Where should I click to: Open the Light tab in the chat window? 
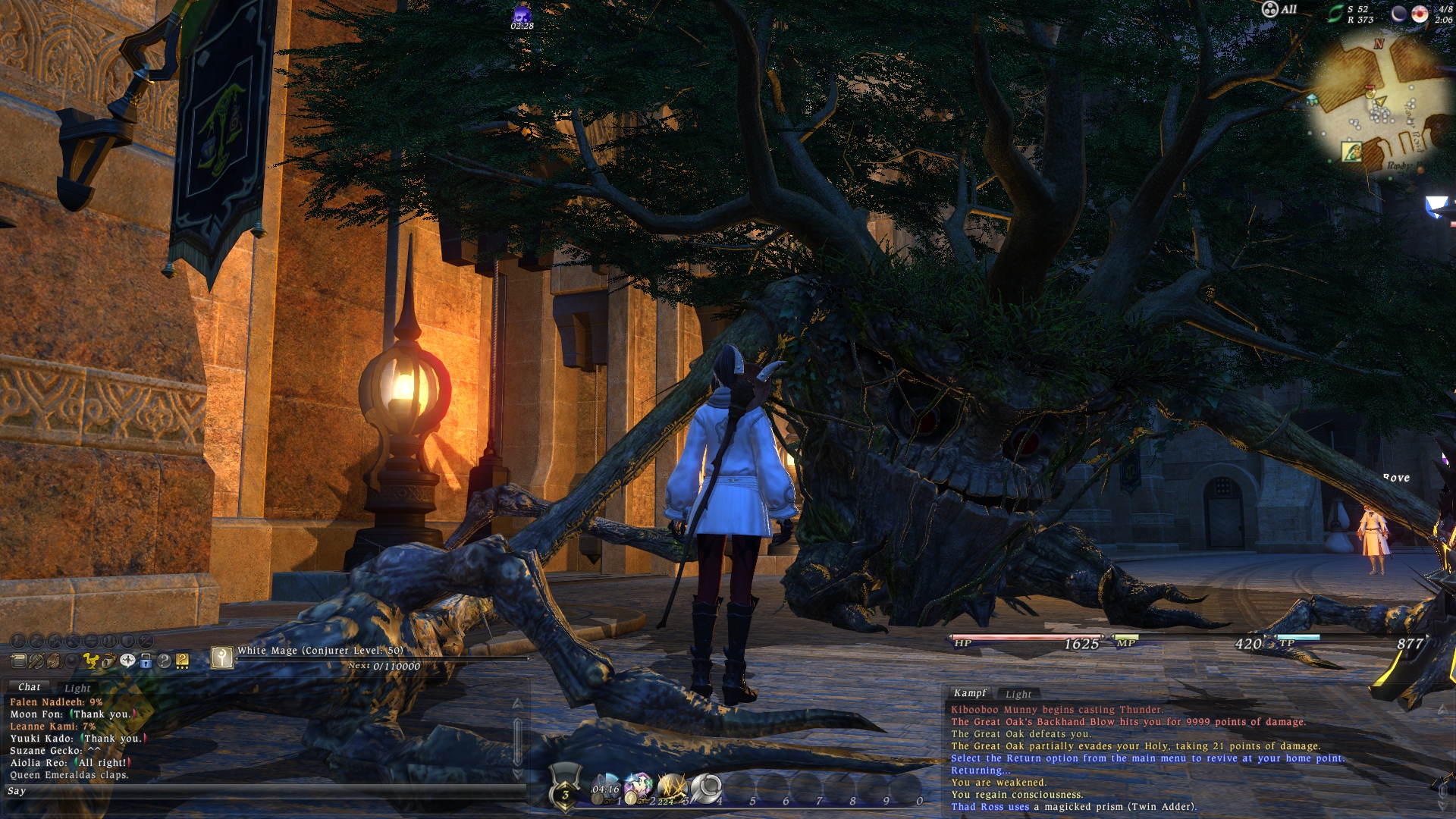pyautogui.click(x=77, y=689)
